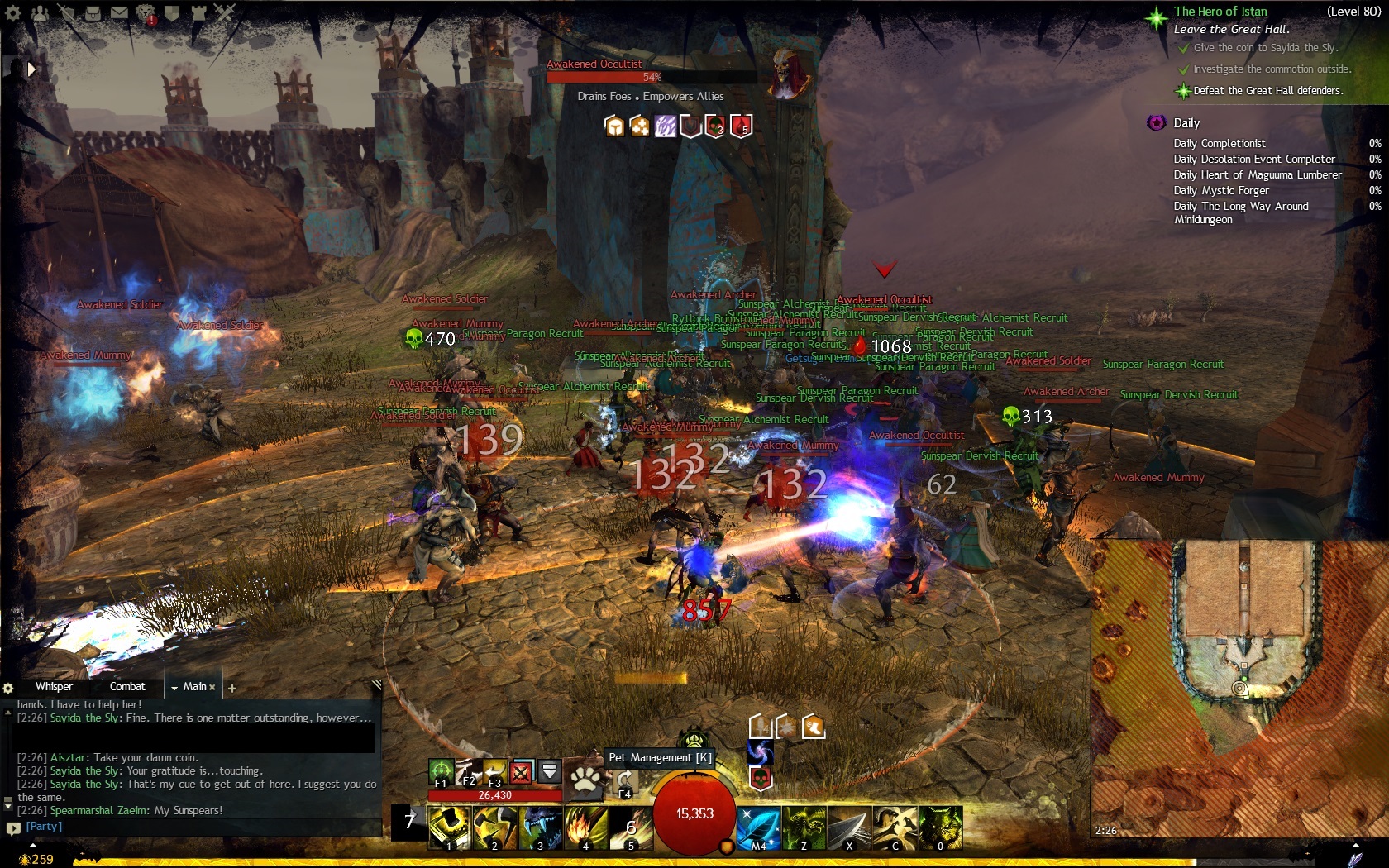The height and width of the screenshot is (868, 1389).
Task: Open Pet Management paw icon
Action: (x=585, y=779)
